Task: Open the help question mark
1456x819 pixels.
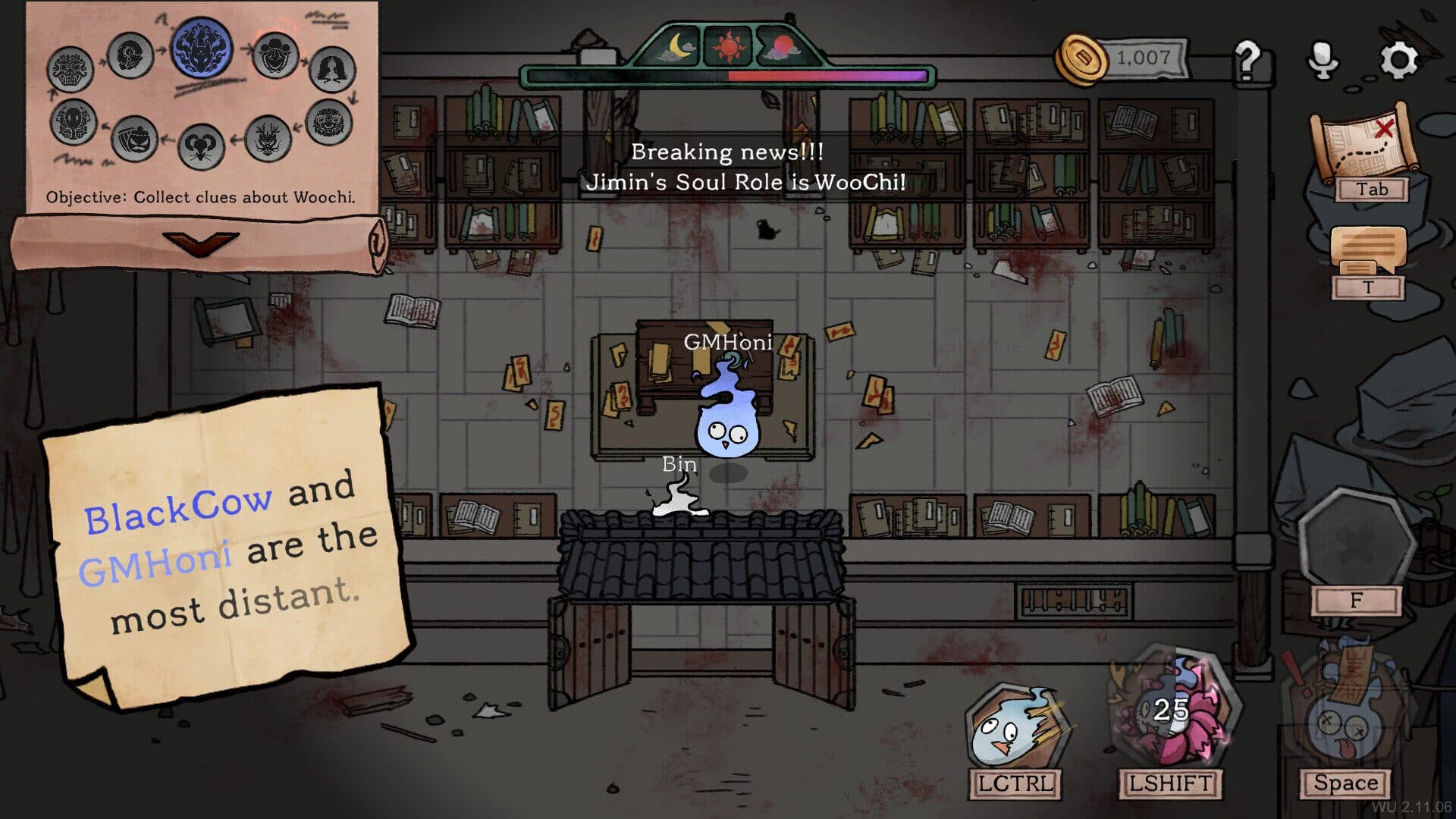Action: [x=1247, y=59]
